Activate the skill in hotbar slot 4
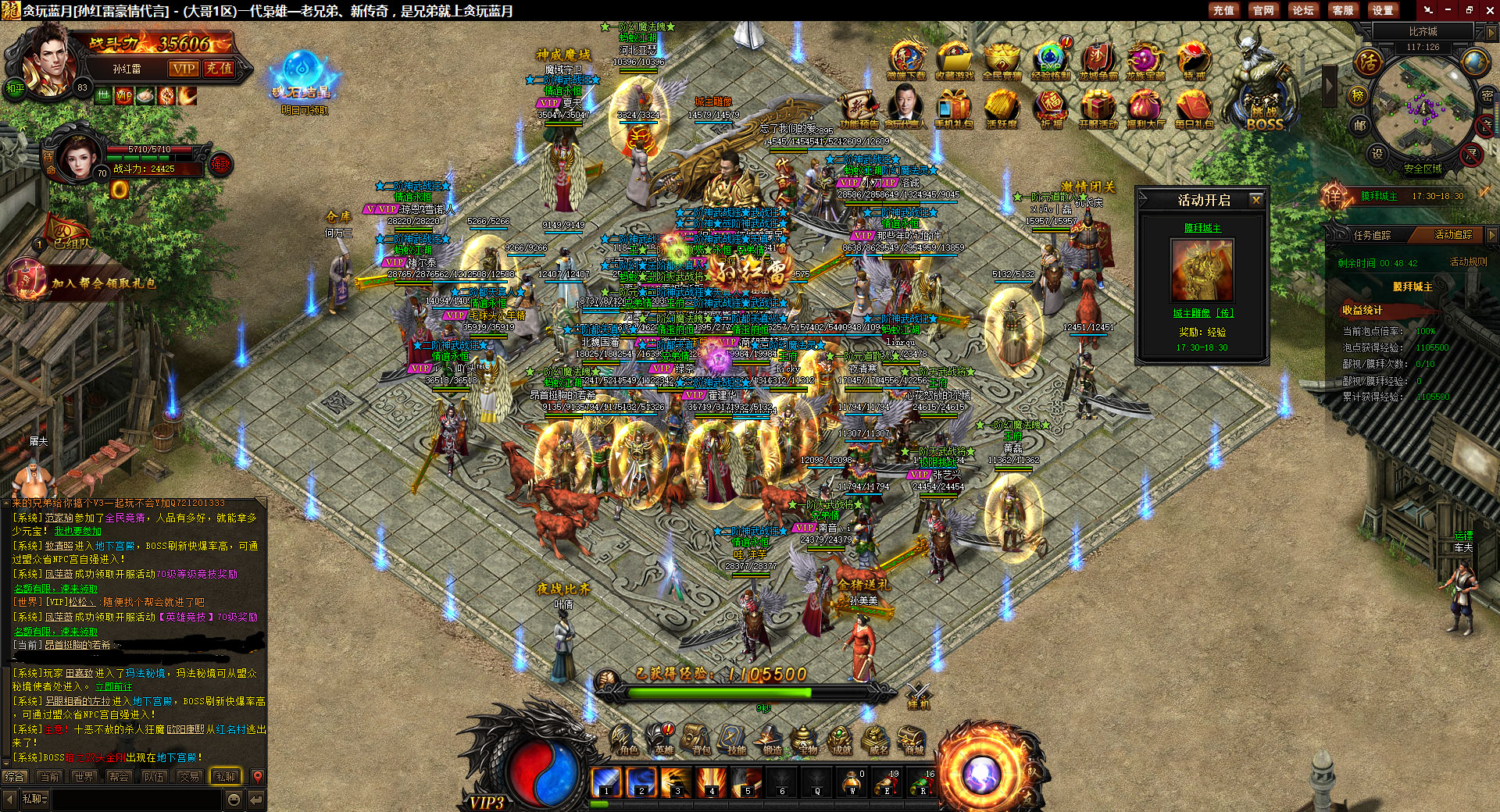This screenshot has height=812, width=1500. click(712, 780)
